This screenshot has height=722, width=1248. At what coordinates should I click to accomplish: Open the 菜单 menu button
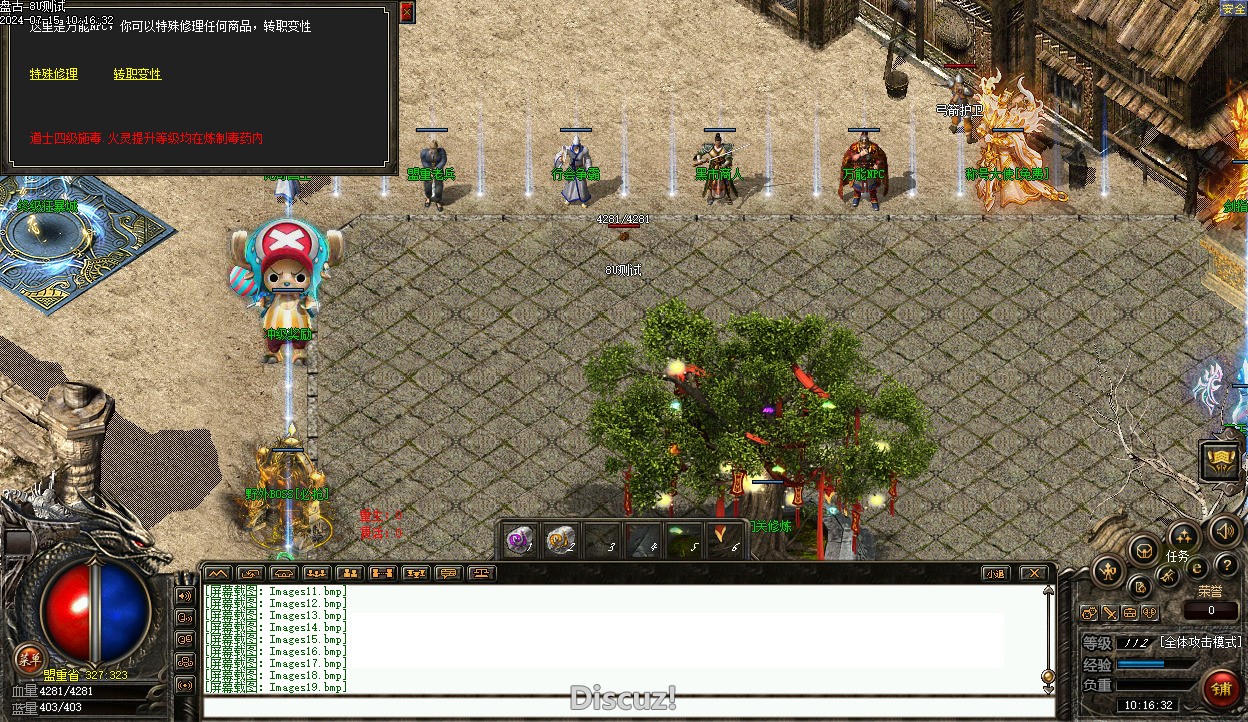[29, 657]
